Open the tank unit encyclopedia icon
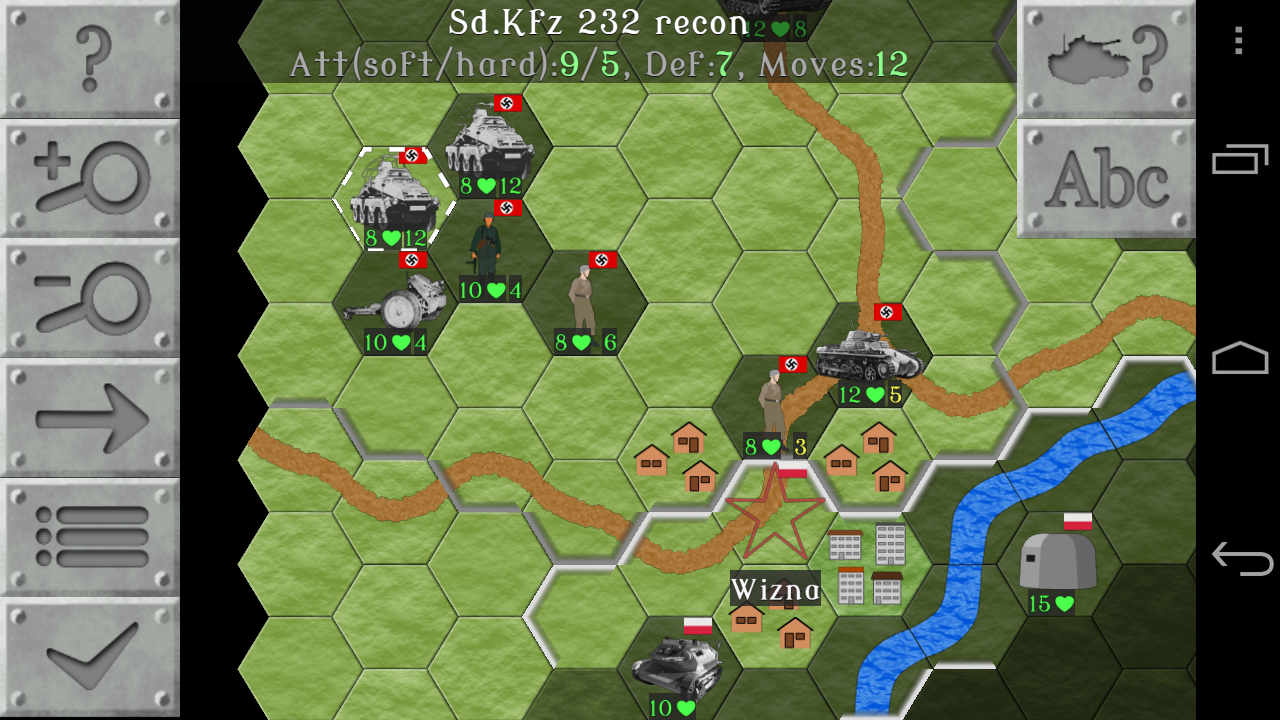 tap(1105, 55)
